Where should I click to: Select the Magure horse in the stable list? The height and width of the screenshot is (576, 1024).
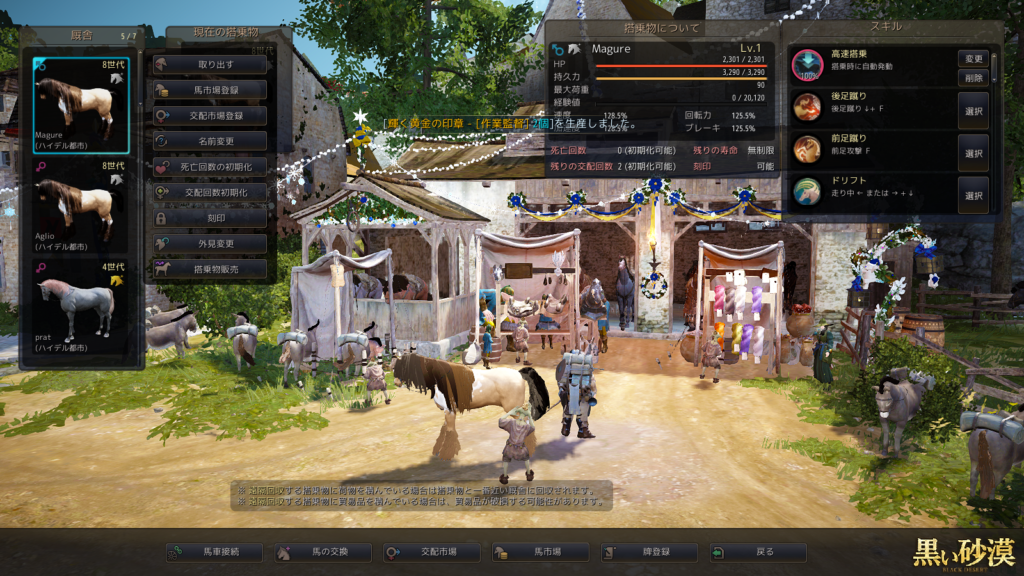click(80, 105)
